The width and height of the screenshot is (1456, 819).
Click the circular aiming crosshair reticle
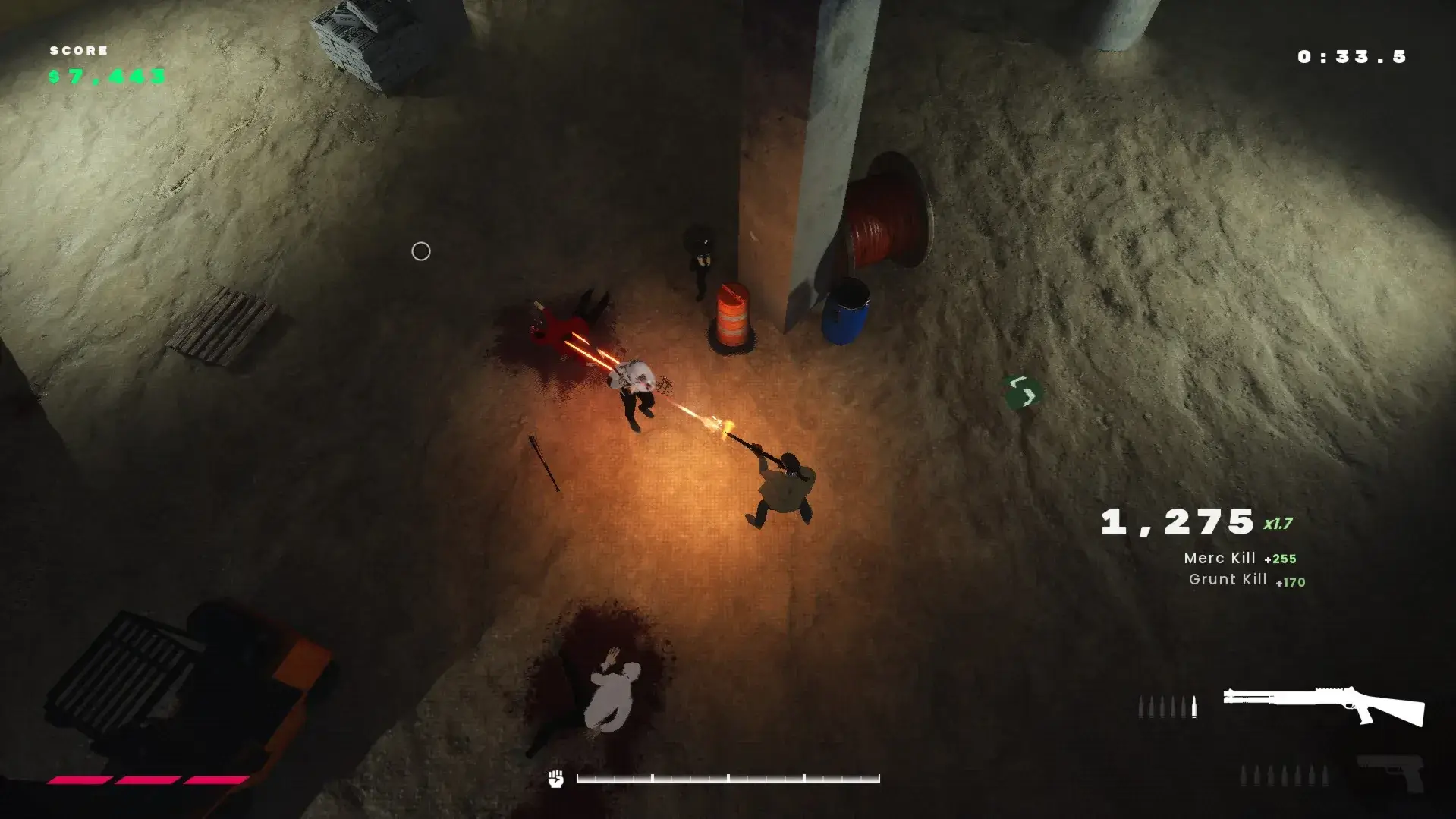(x=421, y=251)
